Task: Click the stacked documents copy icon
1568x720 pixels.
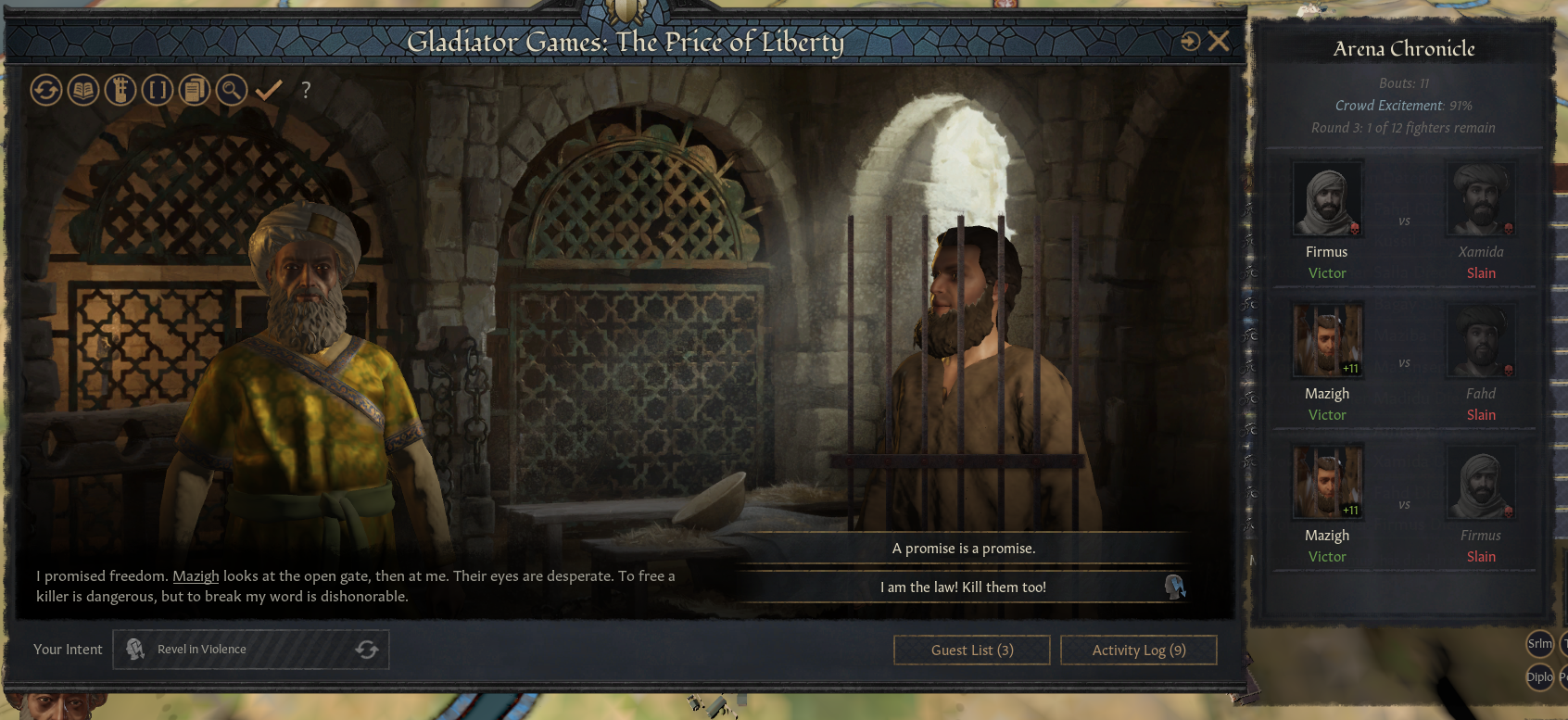Action: click(x=195, y=90)
